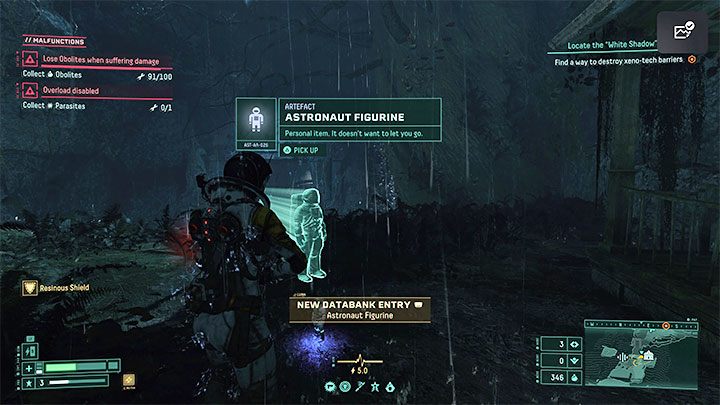
Task: Click the image overlay button with checkmark
Action: [x=682, y=32]
